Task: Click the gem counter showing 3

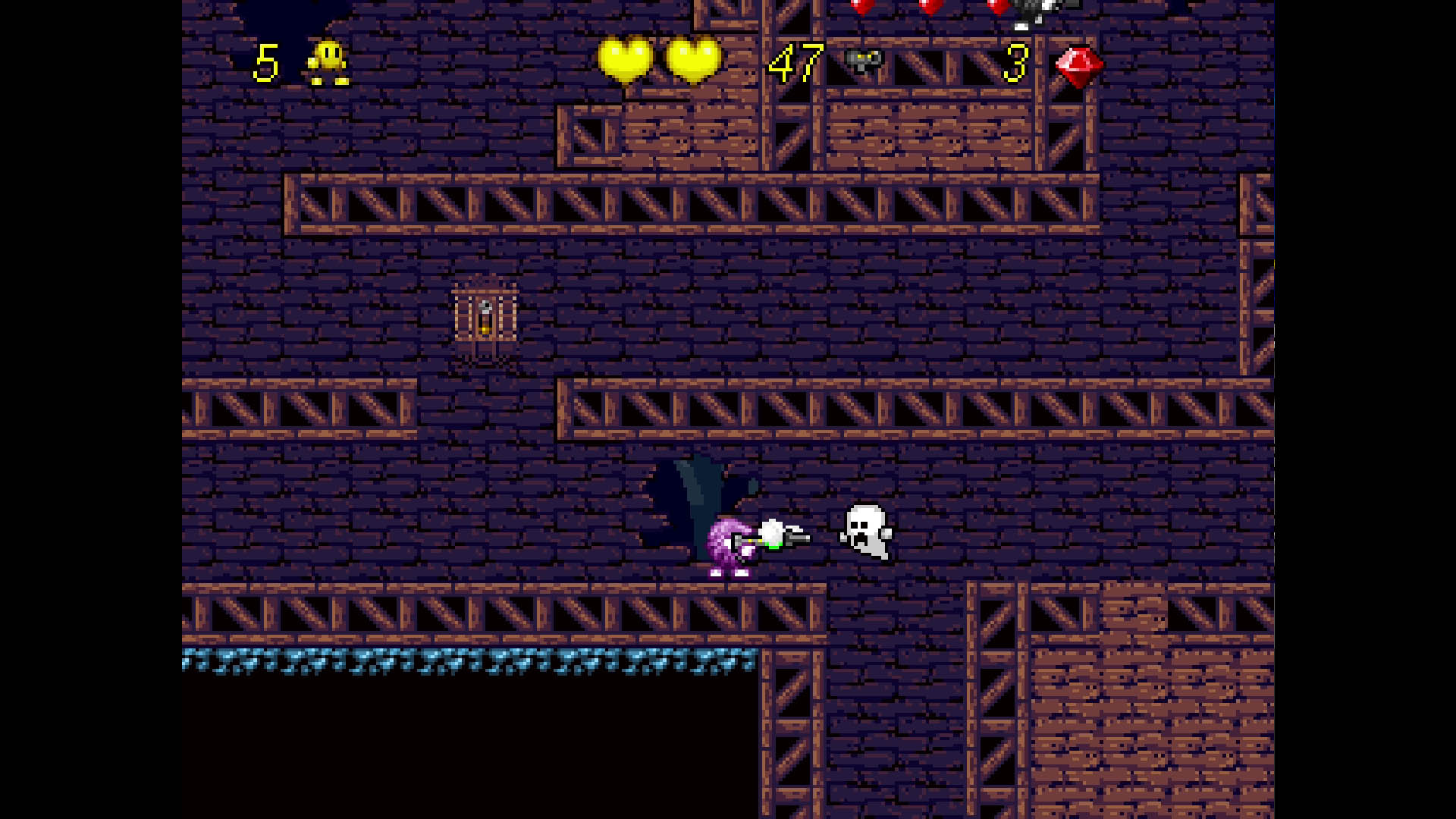Action: click(x=1015, y=64)
